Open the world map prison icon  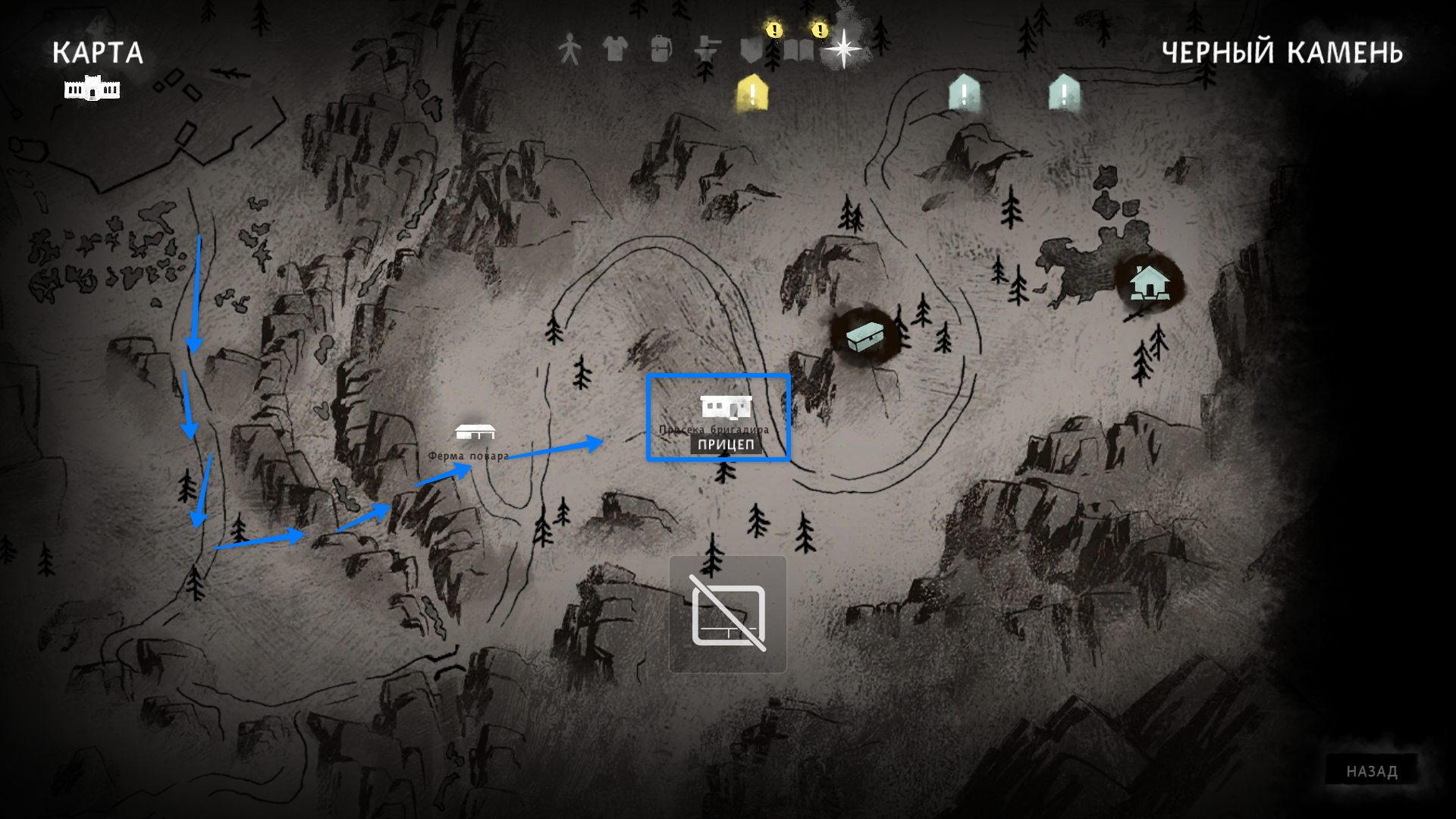coord(93,89)
